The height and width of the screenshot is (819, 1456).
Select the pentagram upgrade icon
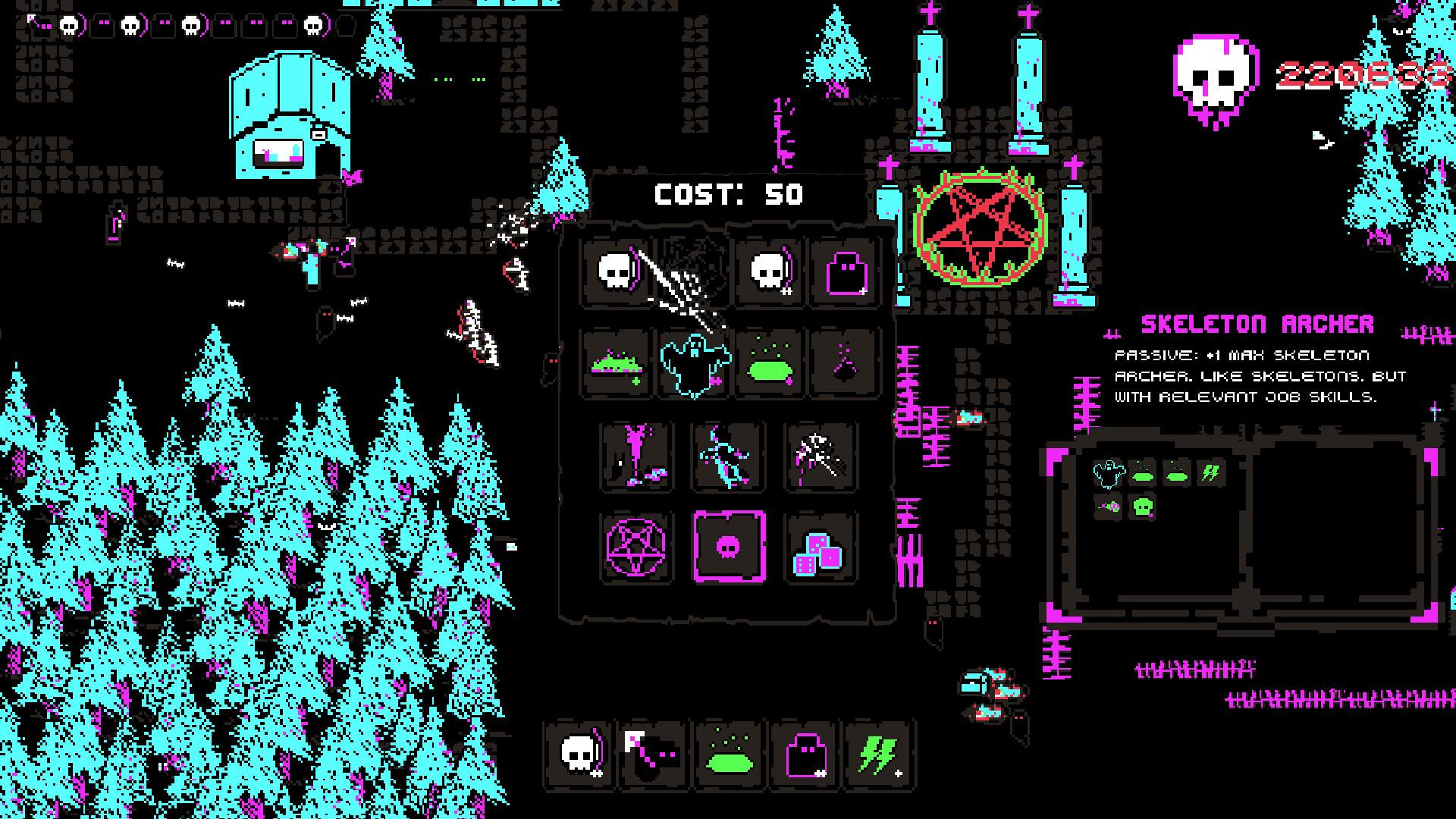click(635, 546)
